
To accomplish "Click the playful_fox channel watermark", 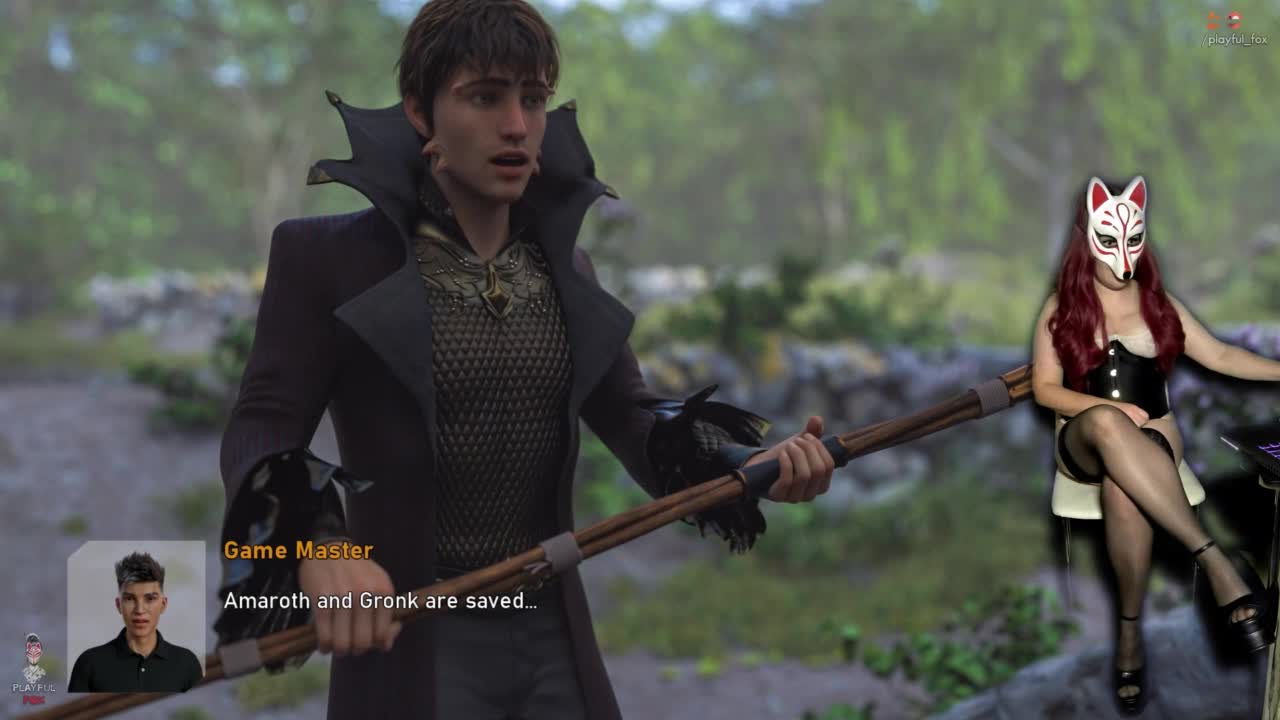I will [1235, 30].
